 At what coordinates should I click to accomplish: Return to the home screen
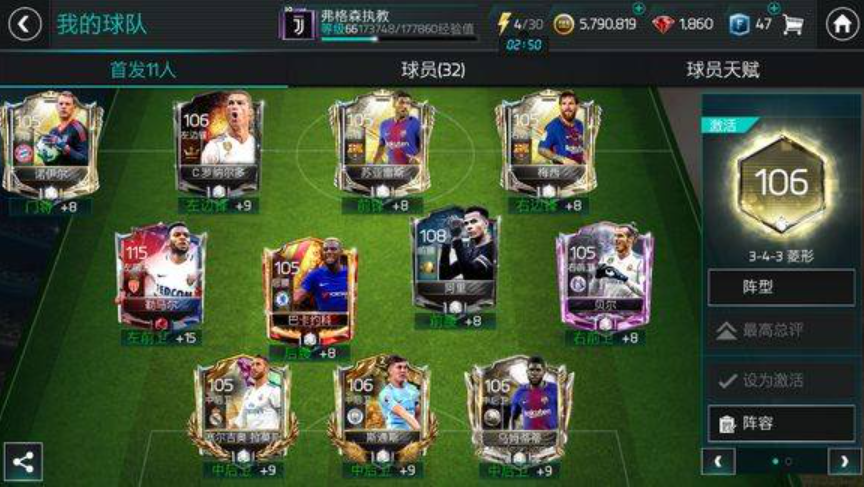842,24
